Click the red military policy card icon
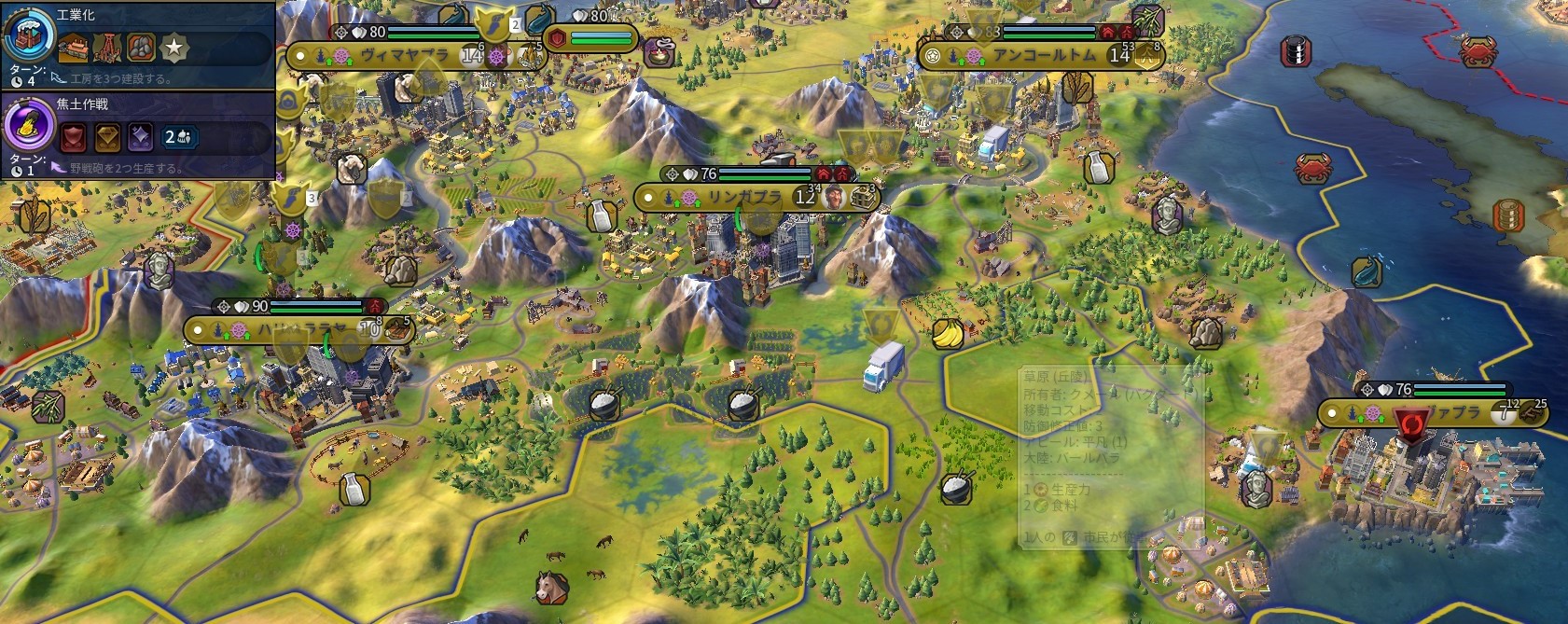The height and width of the screenshot is (624, 1568). [x=74, y=138]
